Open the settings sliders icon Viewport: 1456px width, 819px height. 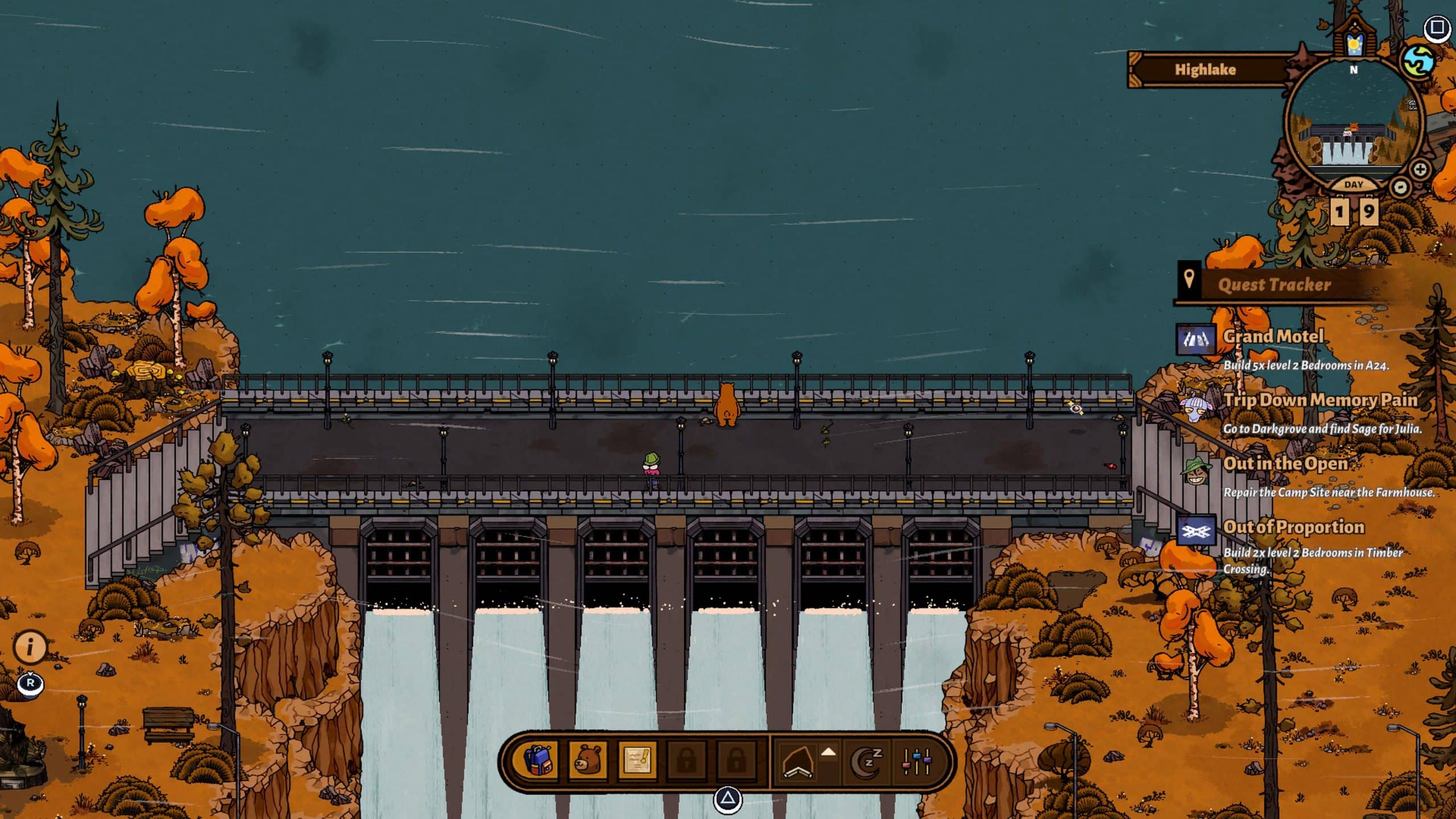(917, 761)
